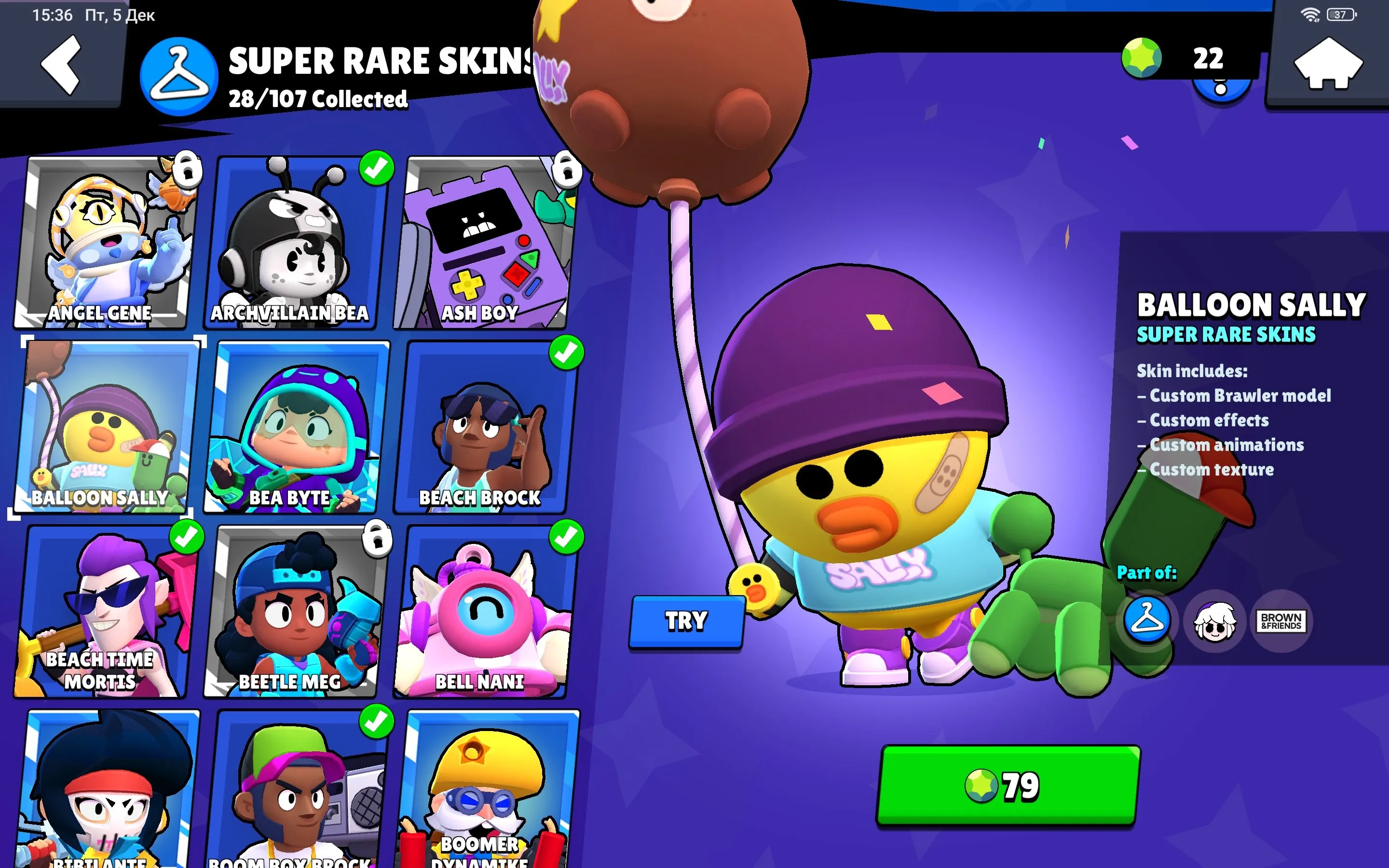Select the Beach Time Mortis skin
The width and height of the screenshot is (1389, 868).
click(107, 610)
